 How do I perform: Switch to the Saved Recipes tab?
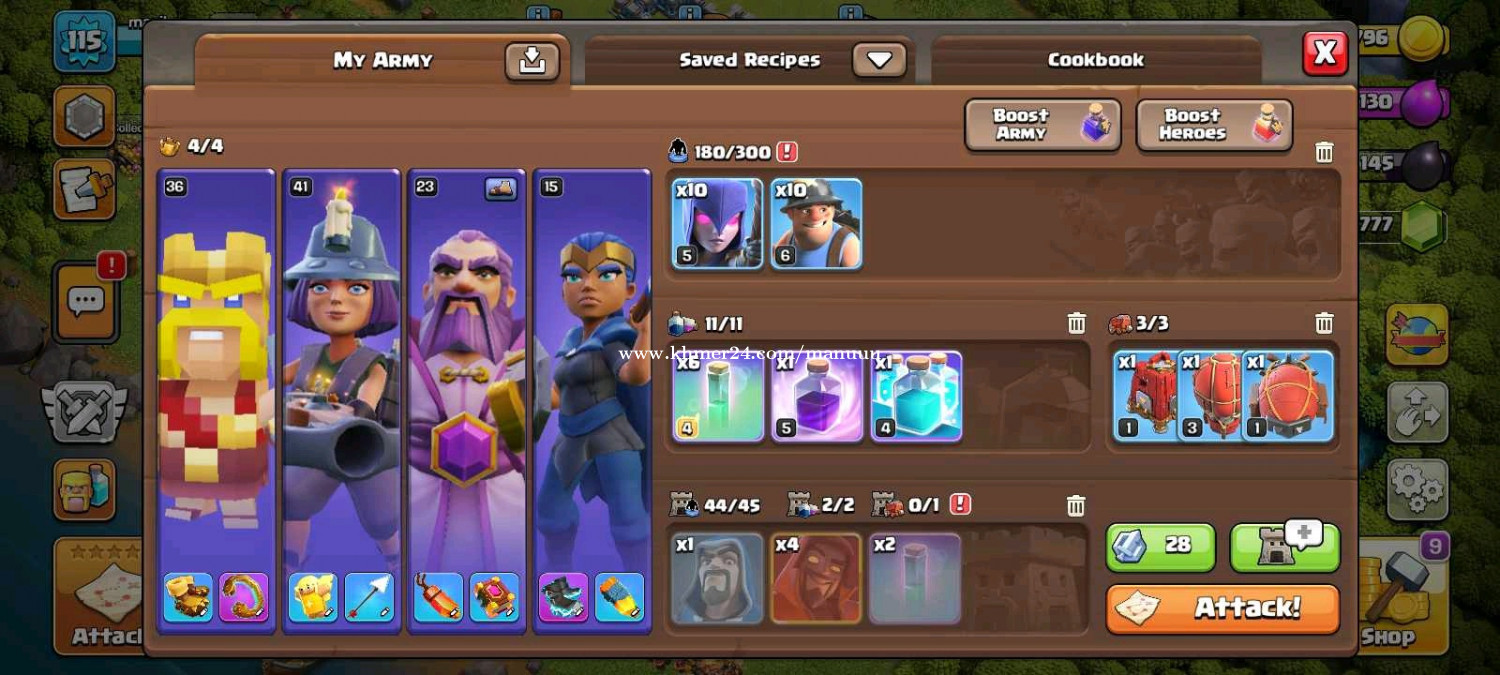coord(749,60)
